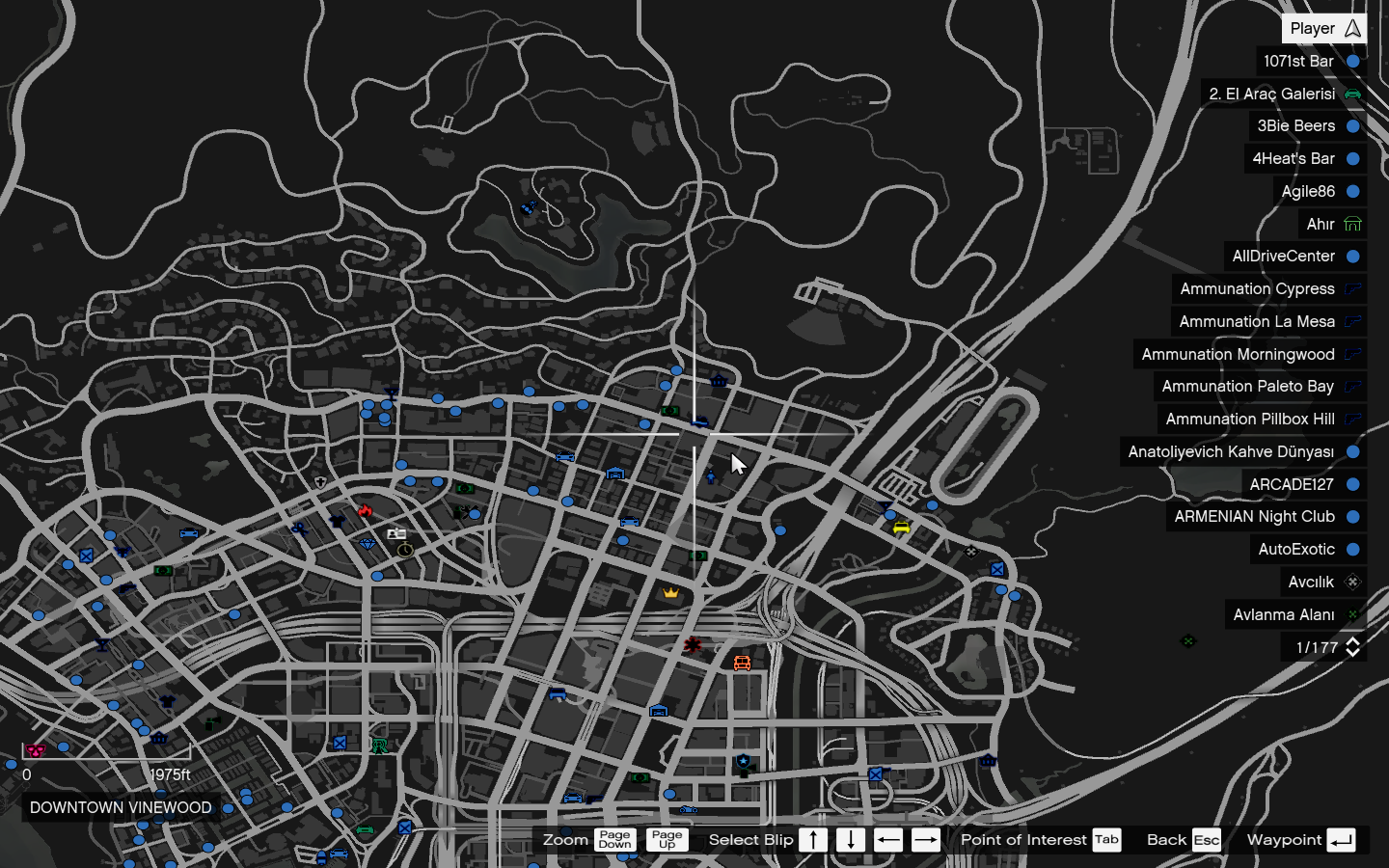Select Ammunation Morningwood legend row
Image resolution: width=1389 pixels, height=868 pixels.
click(x=1249, y=355)
